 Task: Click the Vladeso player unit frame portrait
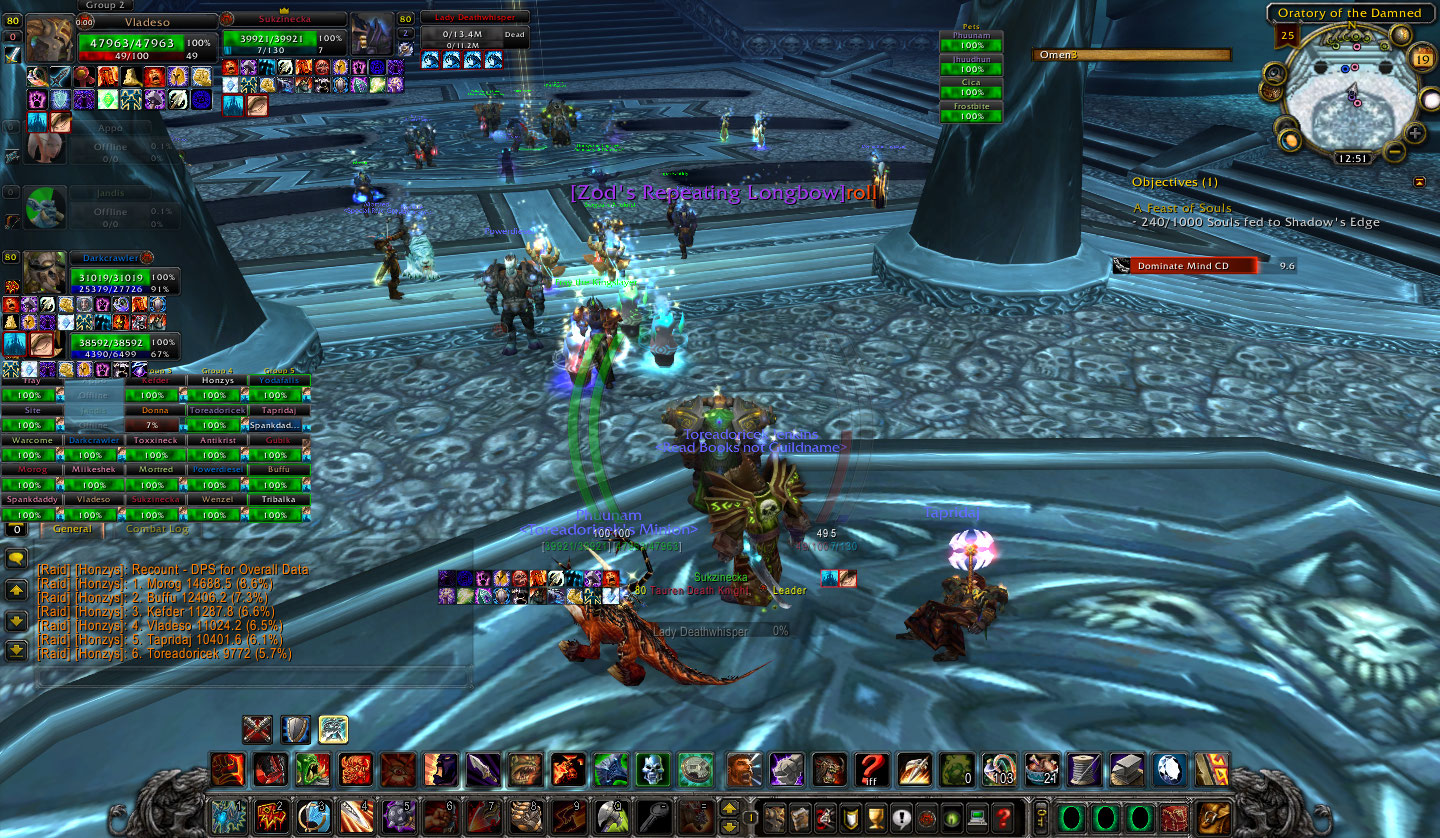click(49, 40)
